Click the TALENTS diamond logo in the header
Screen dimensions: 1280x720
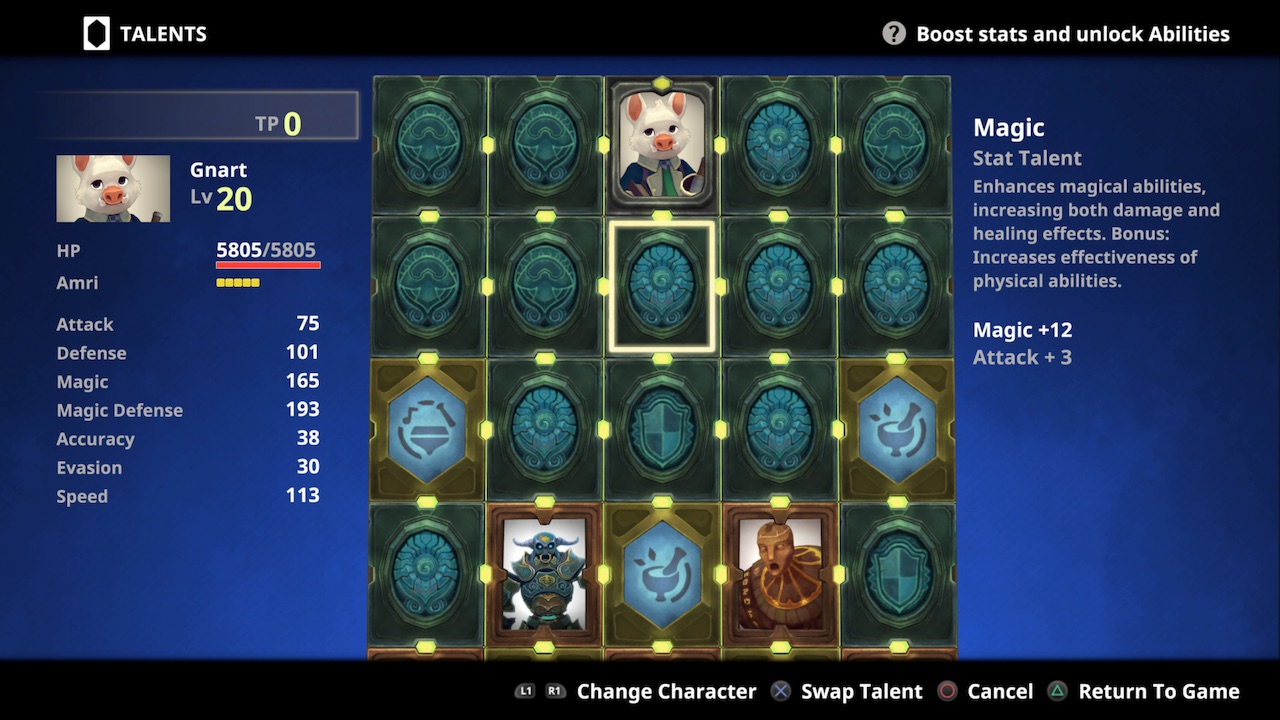(96, 32)
